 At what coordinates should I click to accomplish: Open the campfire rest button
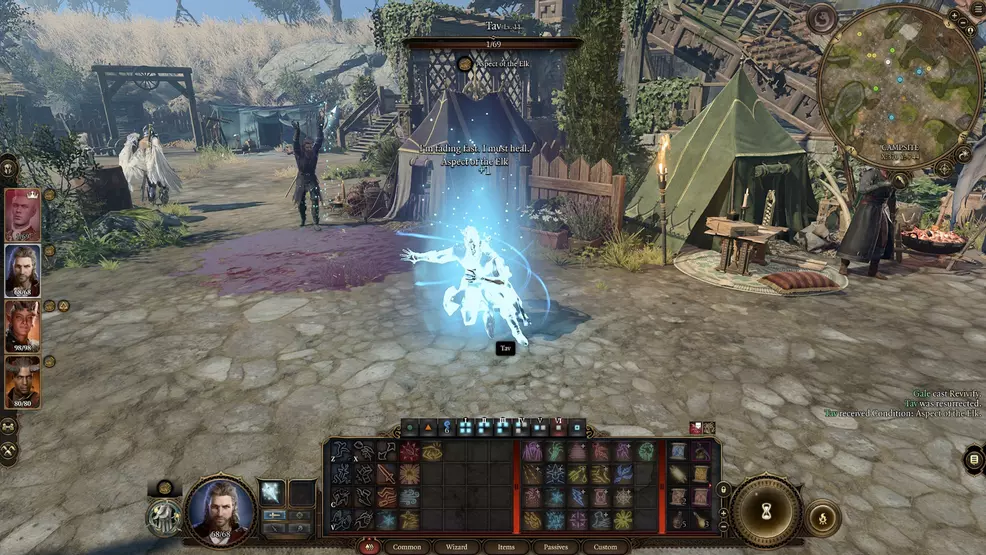pyautogui.click(x=823, y=517)
